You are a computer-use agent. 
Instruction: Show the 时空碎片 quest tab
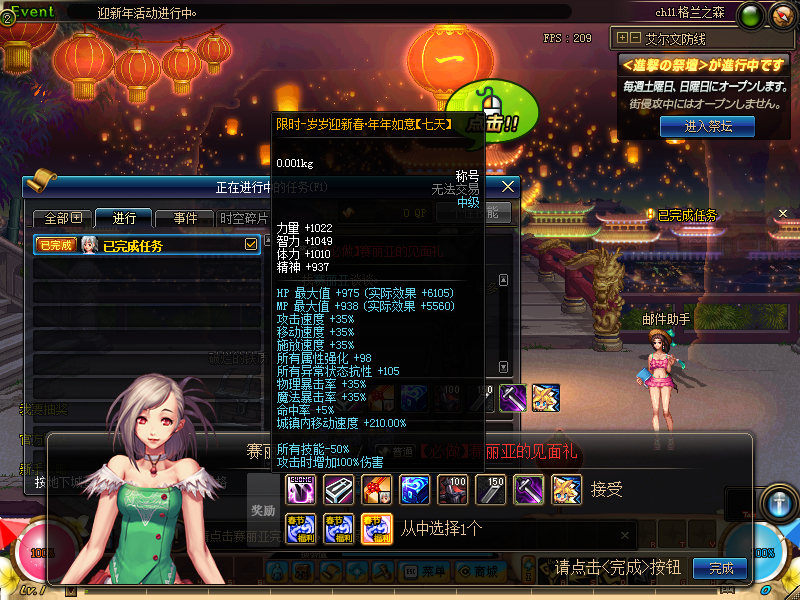243,218
